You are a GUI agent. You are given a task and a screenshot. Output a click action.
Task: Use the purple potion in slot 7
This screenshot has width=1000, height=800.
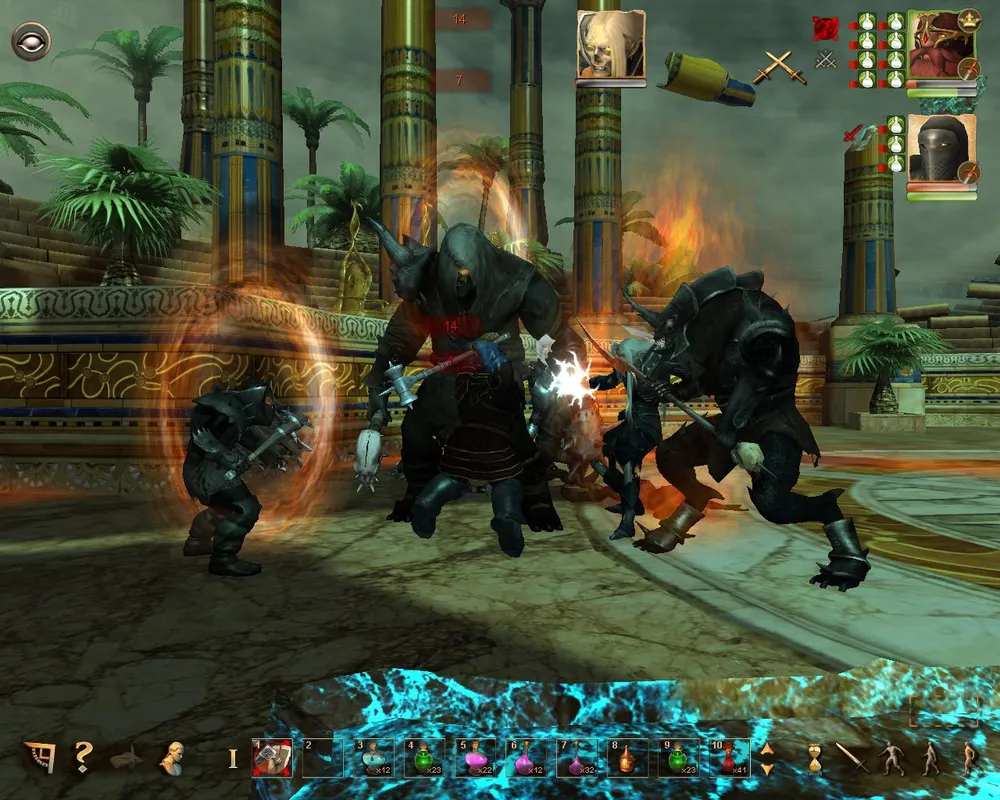(576, 758)
